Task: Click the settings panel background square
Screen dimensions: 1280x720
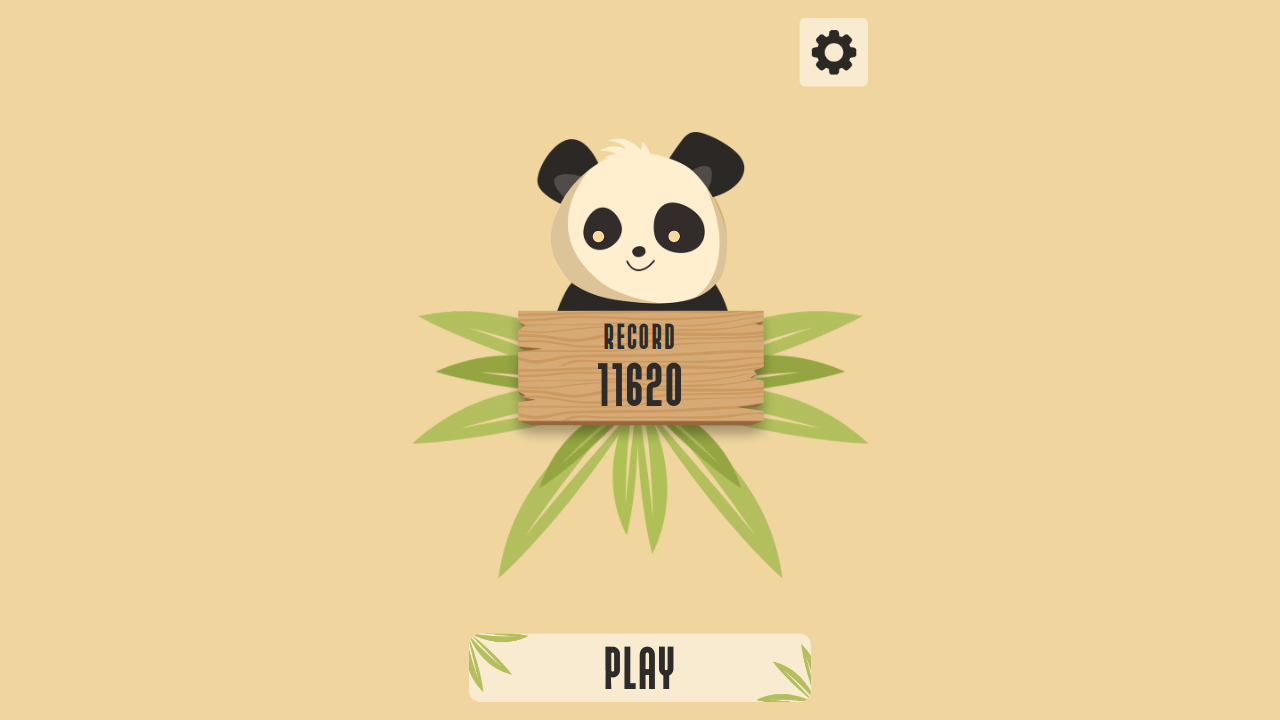Action: coord(833,50)
